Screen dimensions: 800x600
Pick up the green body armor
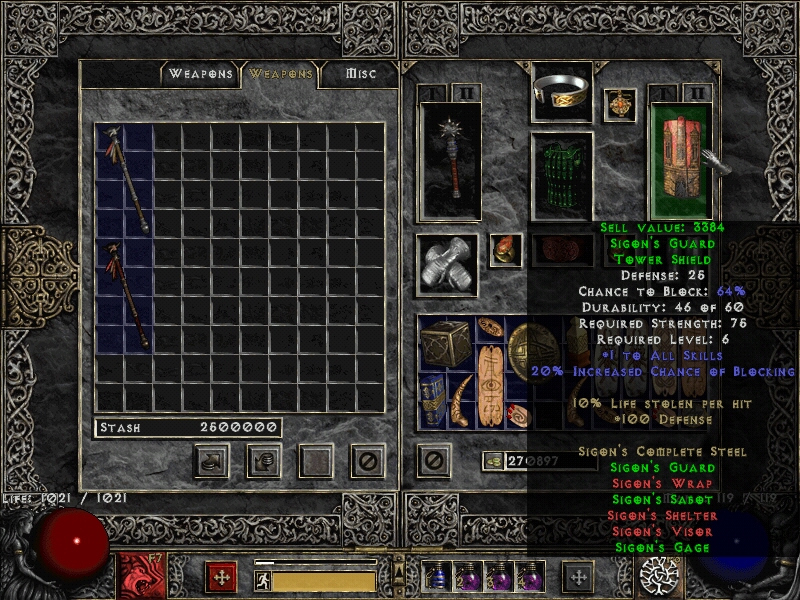[560, 176]
